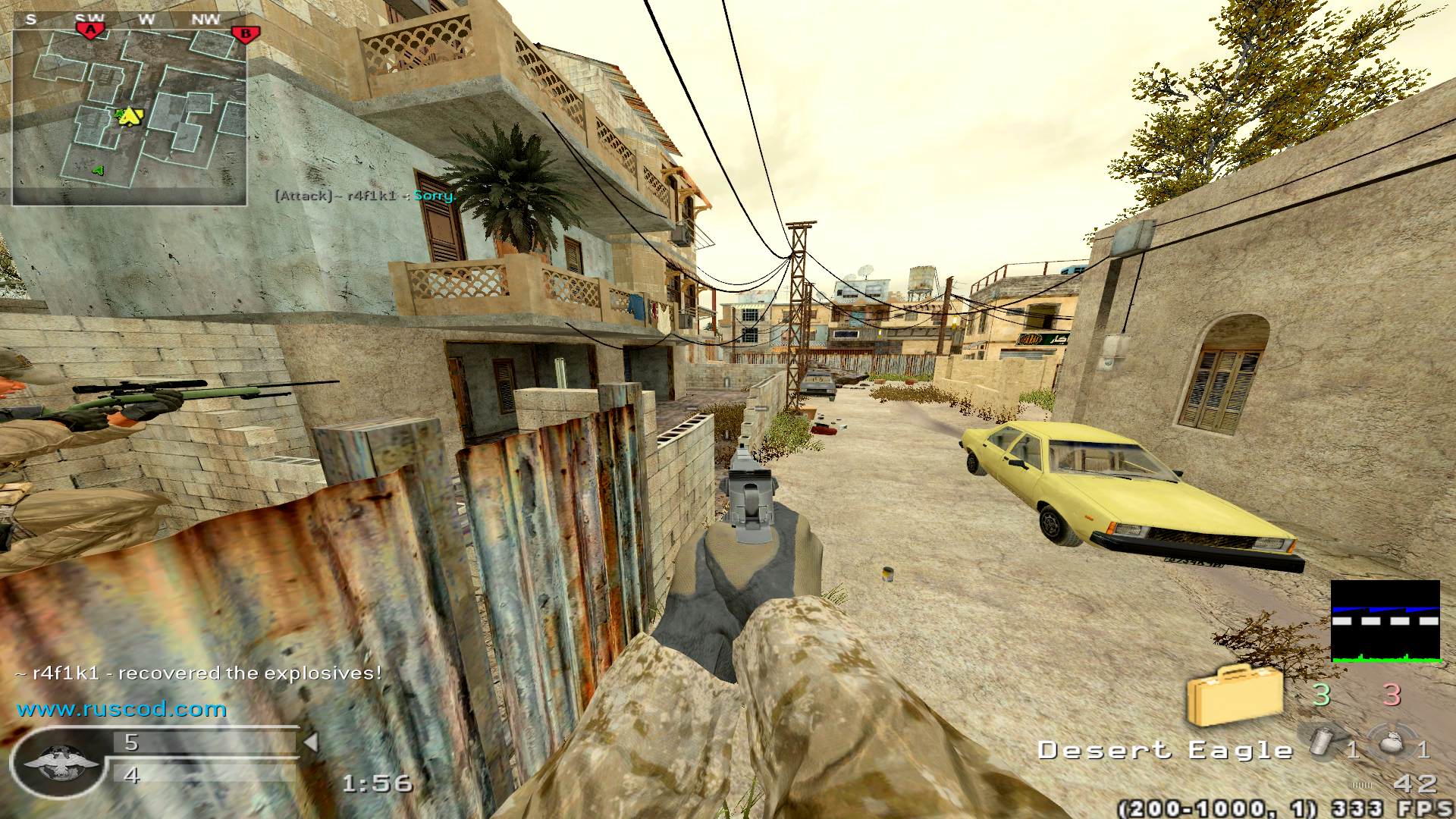Image resolution: width=1456 pixels, height=819 pixels.
Task: Open the www.ruscod.com link
Action: [121, 710]
